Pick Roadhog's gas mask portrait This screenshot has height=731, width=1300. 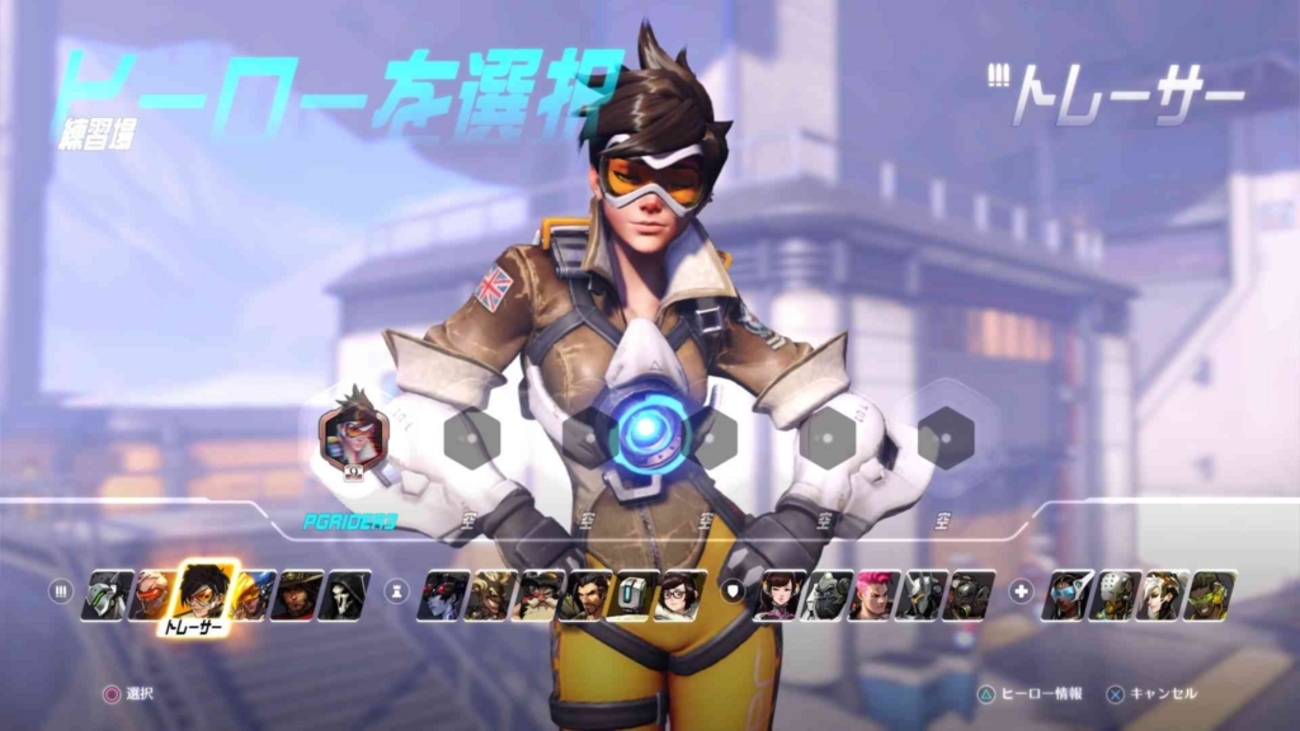point(970,595)
